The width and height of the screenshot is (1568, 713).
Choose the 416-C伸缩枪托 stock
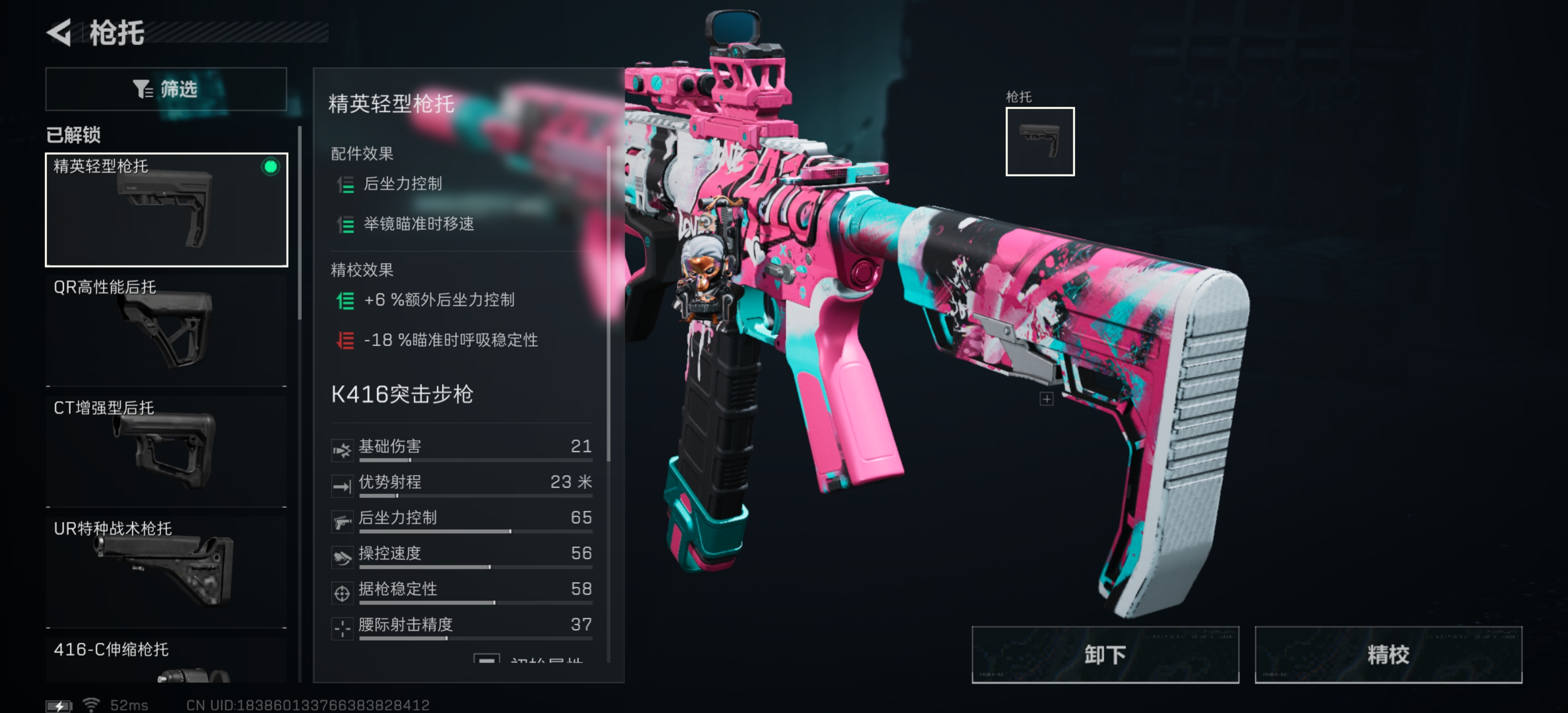[x=166, y=661]
